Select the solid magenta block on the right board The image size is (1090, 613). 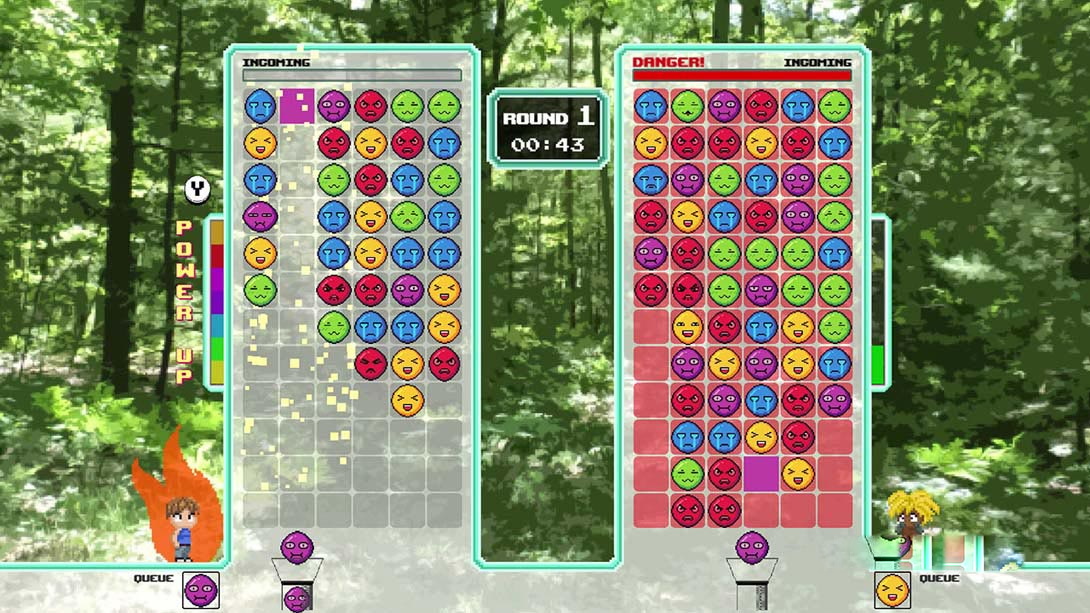point(761,473)
